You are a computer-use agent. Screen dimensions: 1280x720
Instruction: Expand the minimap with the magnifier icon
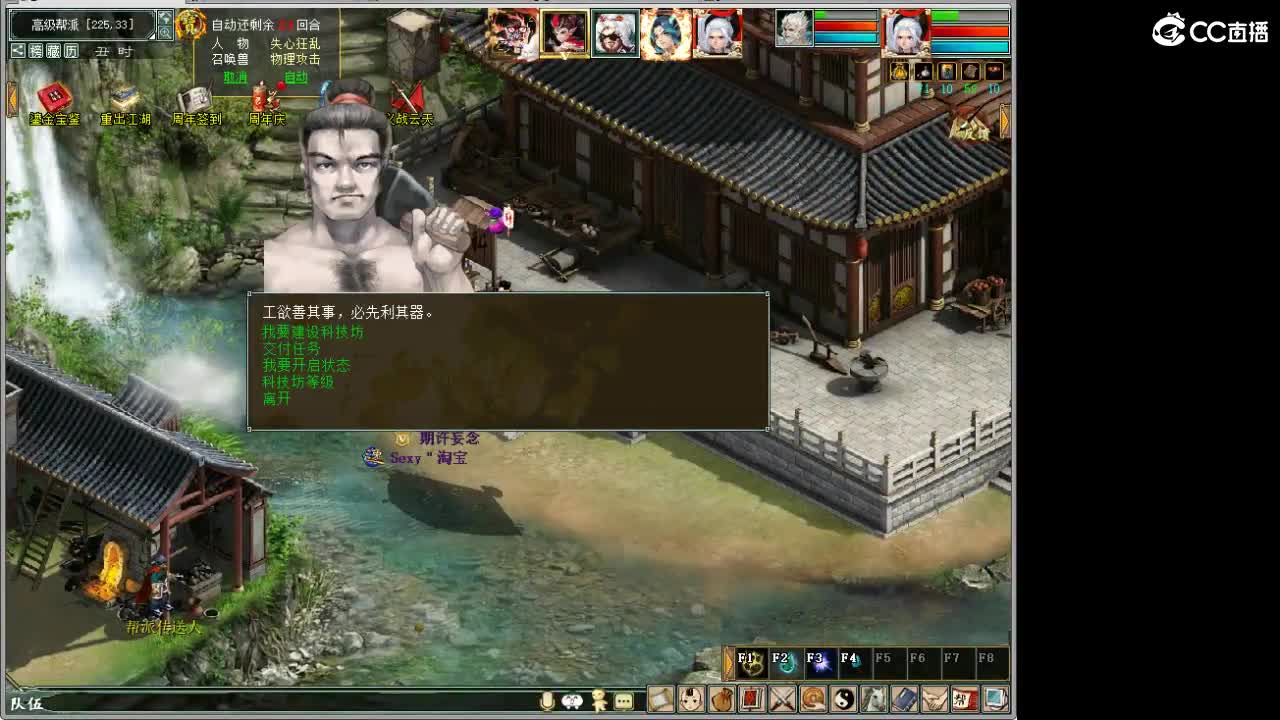pyautogui.click(x=164, y=33)
